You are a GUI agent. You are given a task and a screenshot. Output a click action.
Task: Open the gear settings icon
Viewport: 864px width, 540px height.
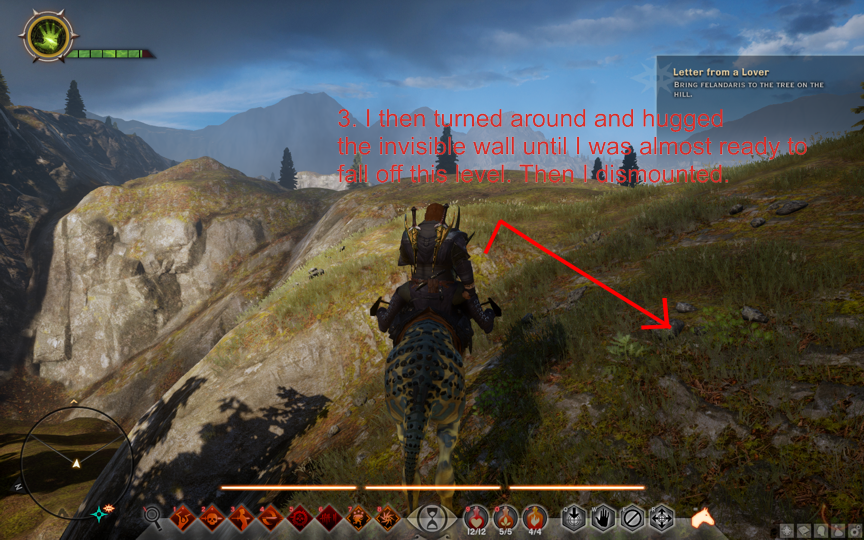(x=853, y=531)
